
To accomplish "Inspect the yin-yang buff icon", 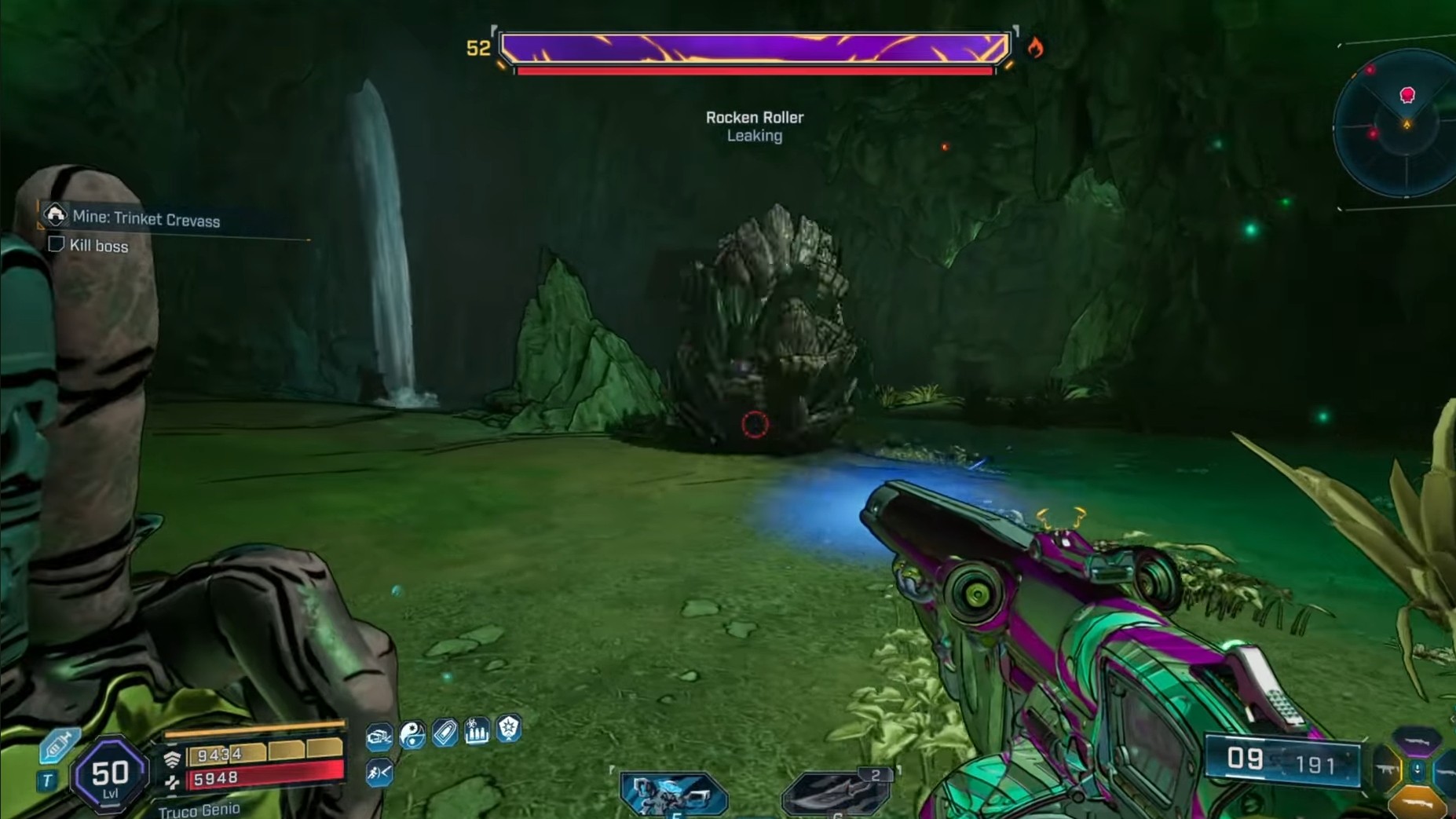I will 412,733.
